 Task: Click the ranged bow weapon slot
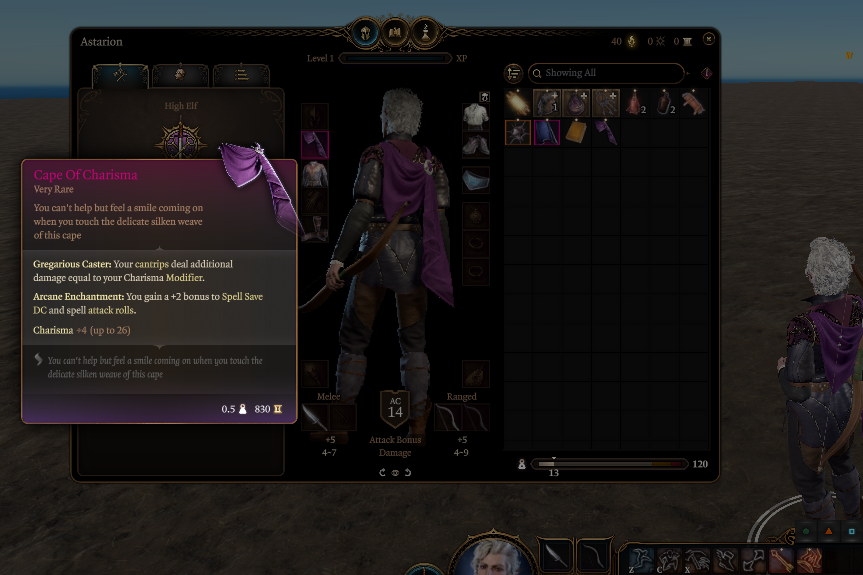(447, 417)
